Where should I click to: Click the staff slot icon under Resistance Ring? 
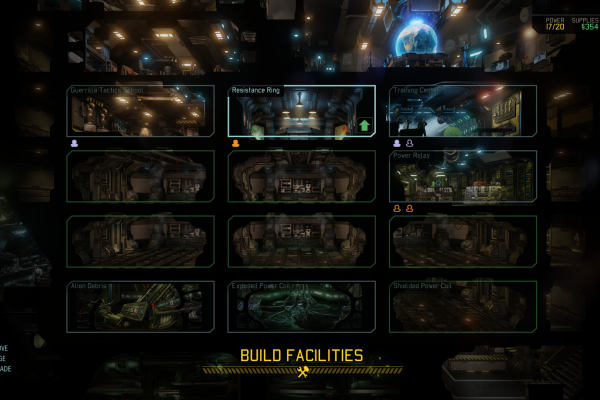coord(236,143)
